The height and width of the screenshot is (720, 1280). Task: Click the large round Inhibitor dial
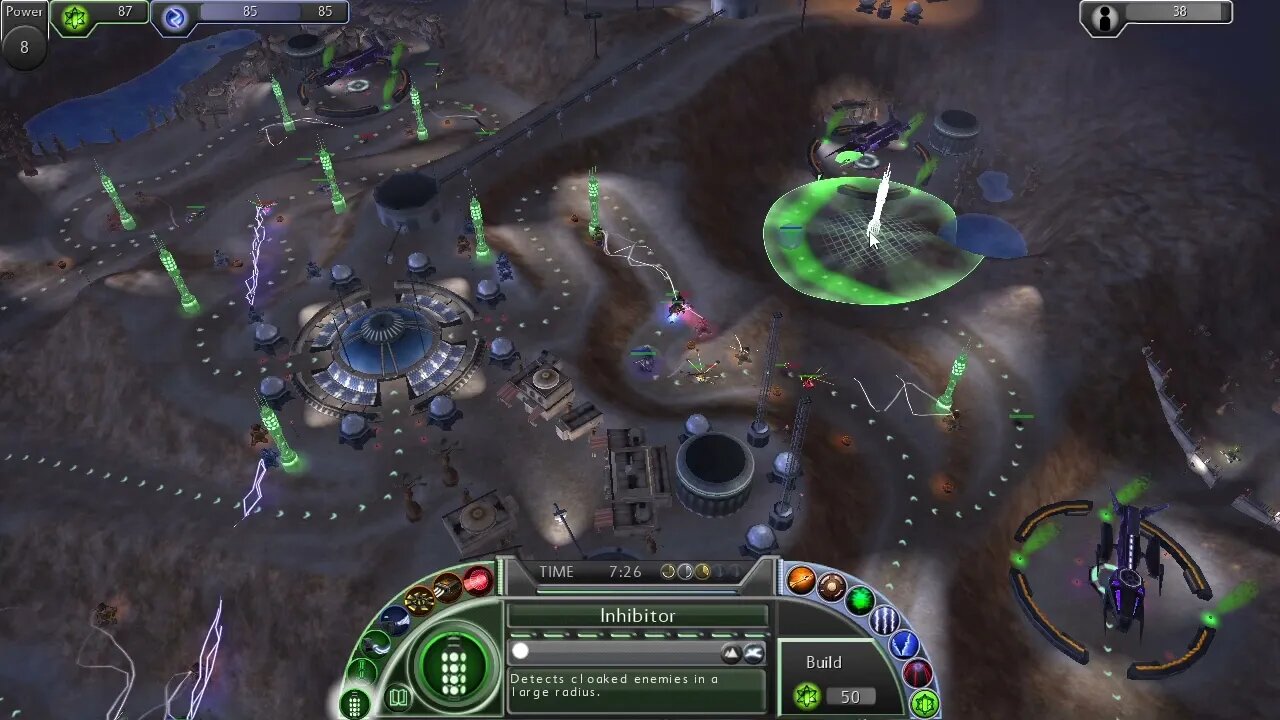tap(454, 665)
